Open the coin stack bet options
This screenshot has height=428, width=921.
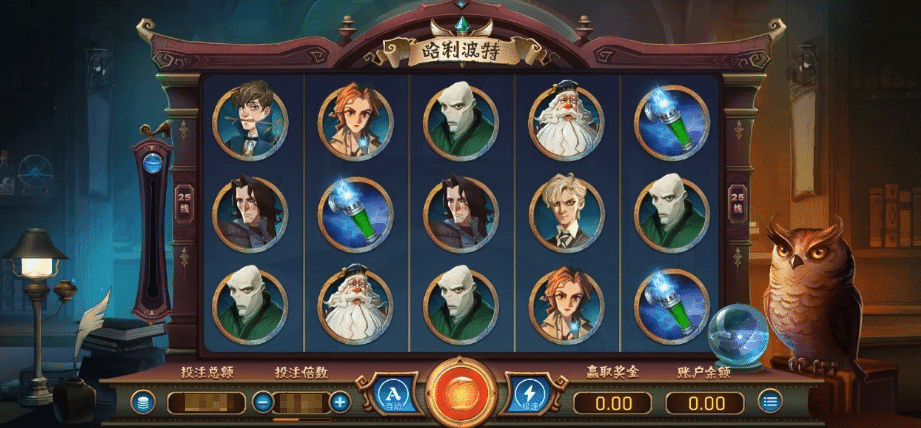click(144, 403)
